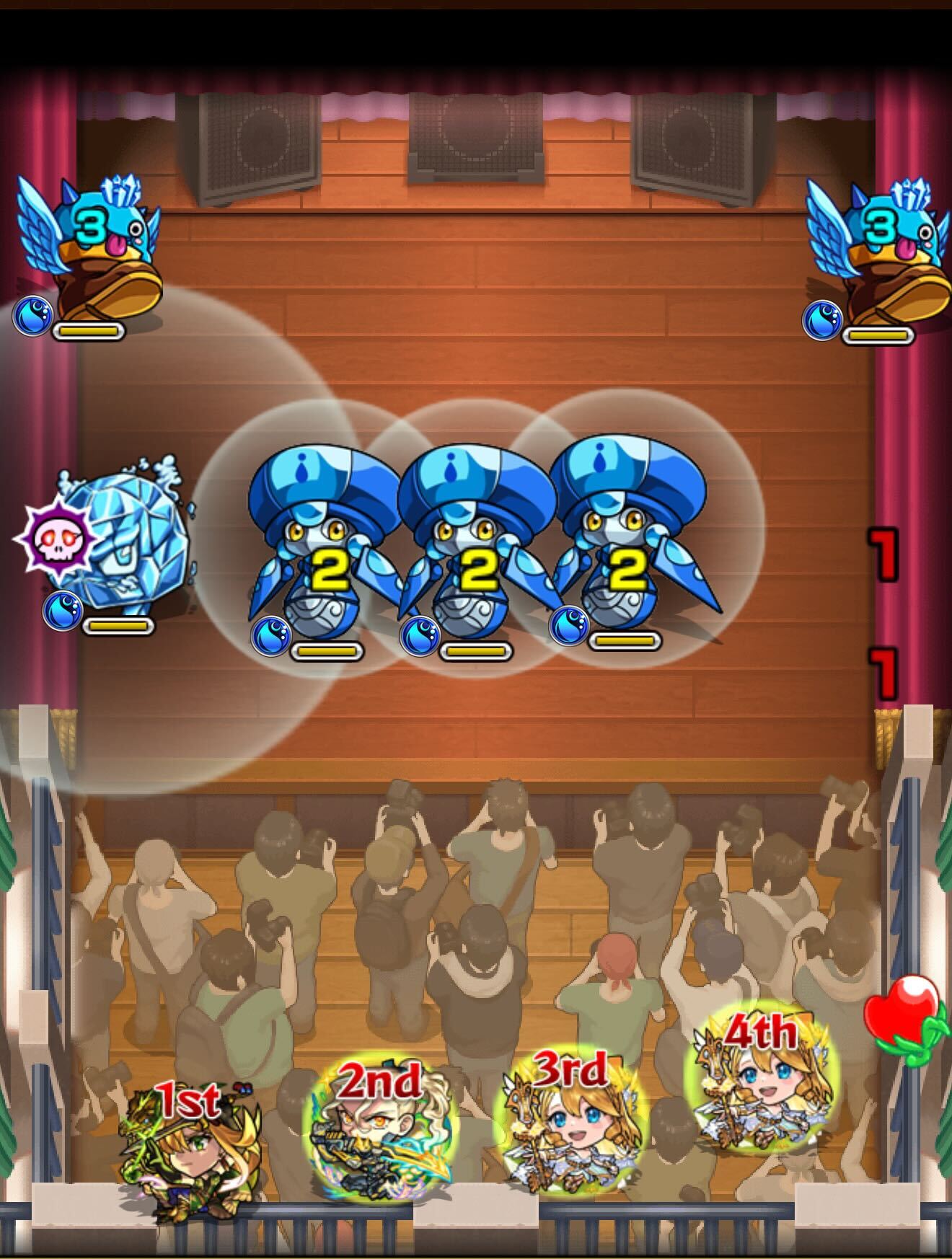This screenshot has width=952, height=1259.
Task: Tap the yellow 2 counter on rightmost robot
Action: pos(630,570)
